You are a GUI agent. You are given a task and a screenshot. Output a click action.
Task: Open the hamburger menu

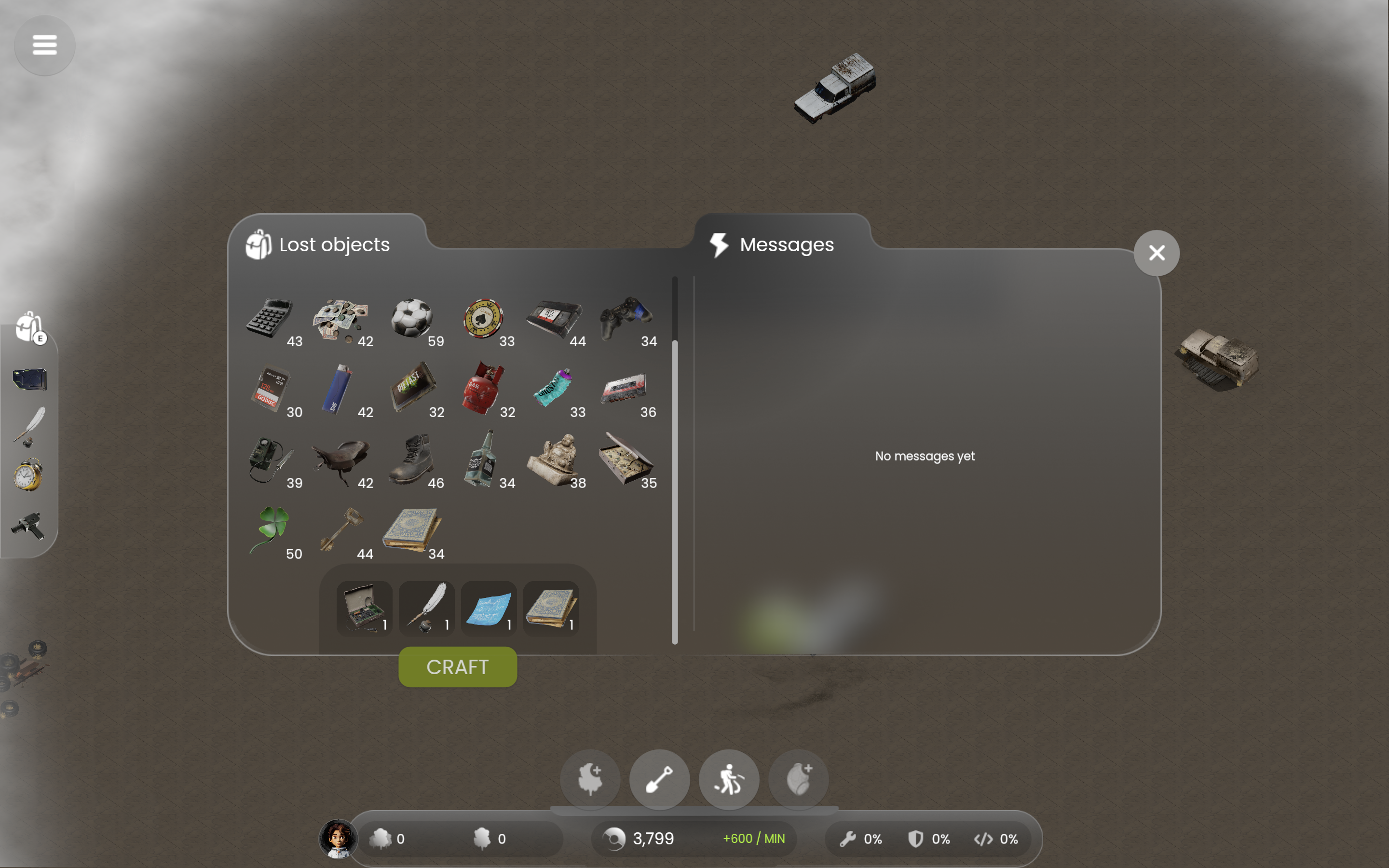[x=45, y=45]
